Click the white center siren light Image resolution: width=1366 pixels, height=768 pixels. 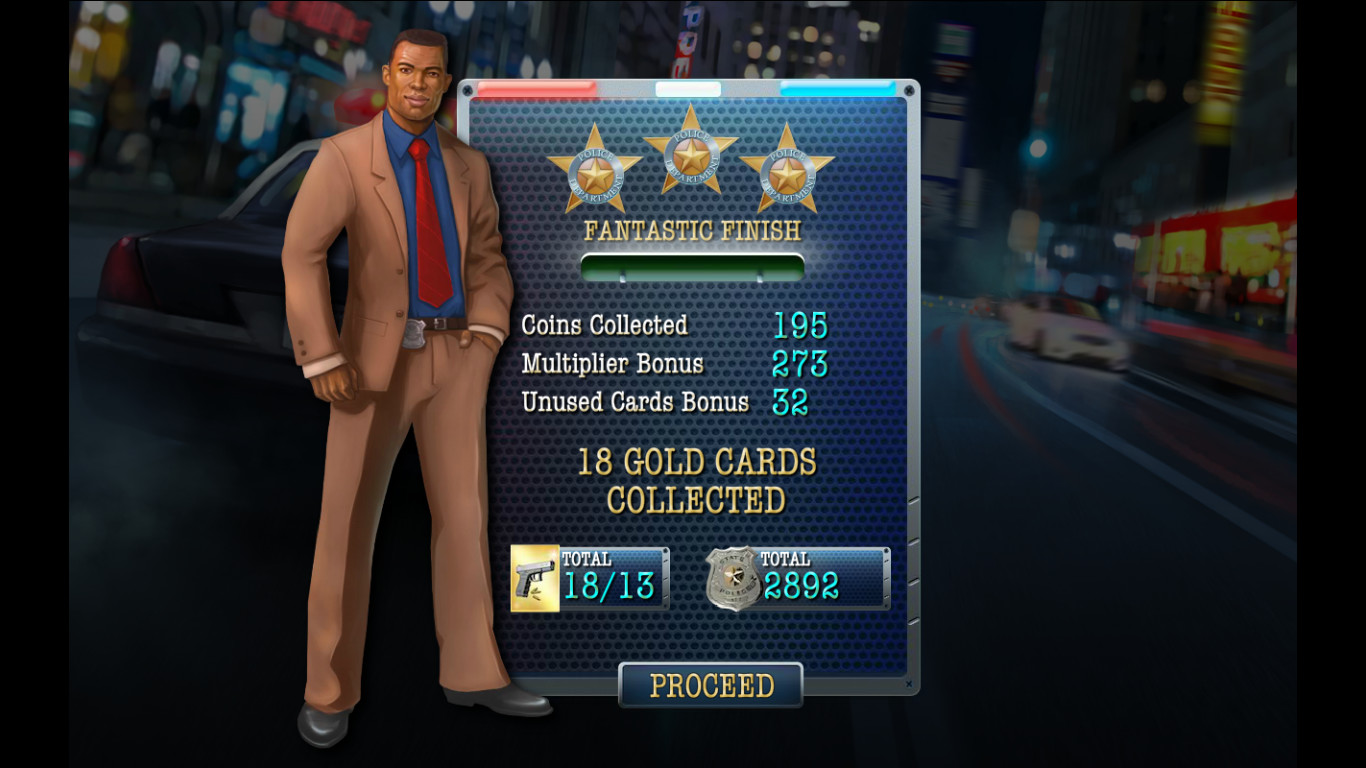(690, 90)
